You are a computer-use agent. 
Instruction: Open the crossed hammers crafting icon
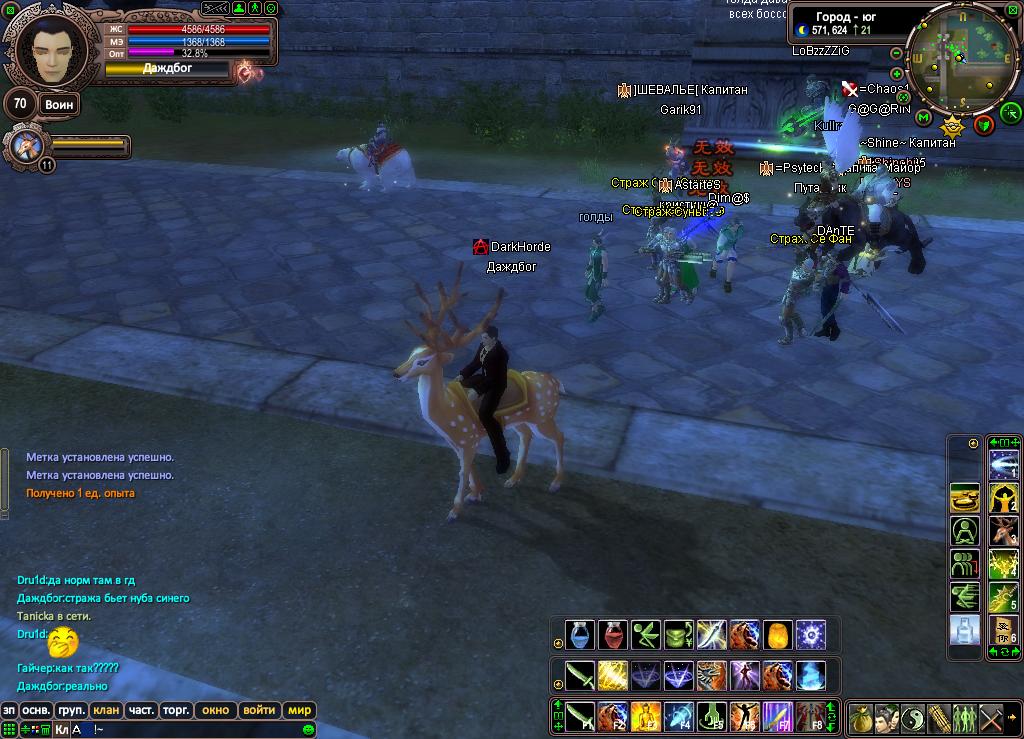[991, 718]
